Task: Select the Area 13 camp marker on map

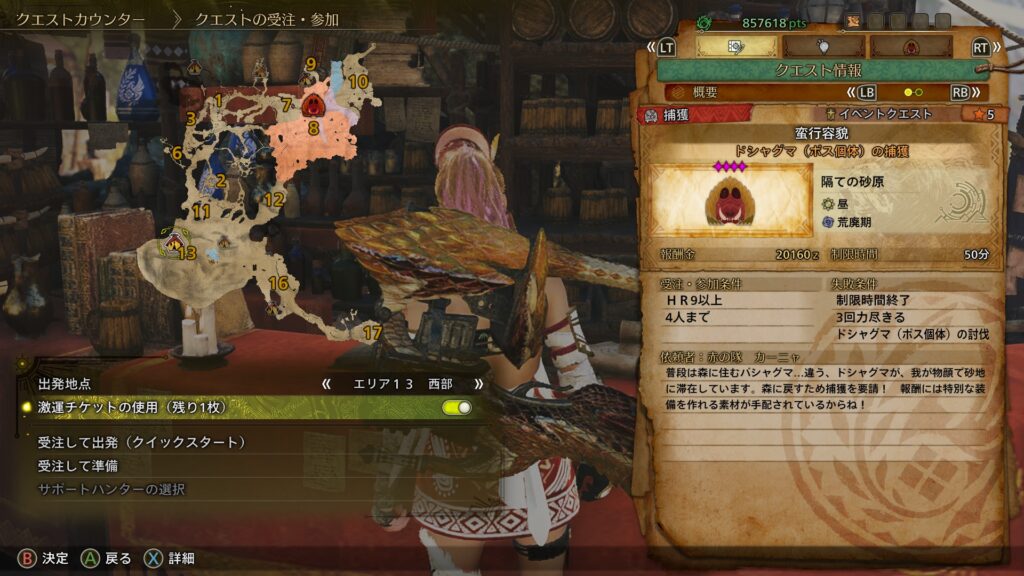Action: [175, 240]
